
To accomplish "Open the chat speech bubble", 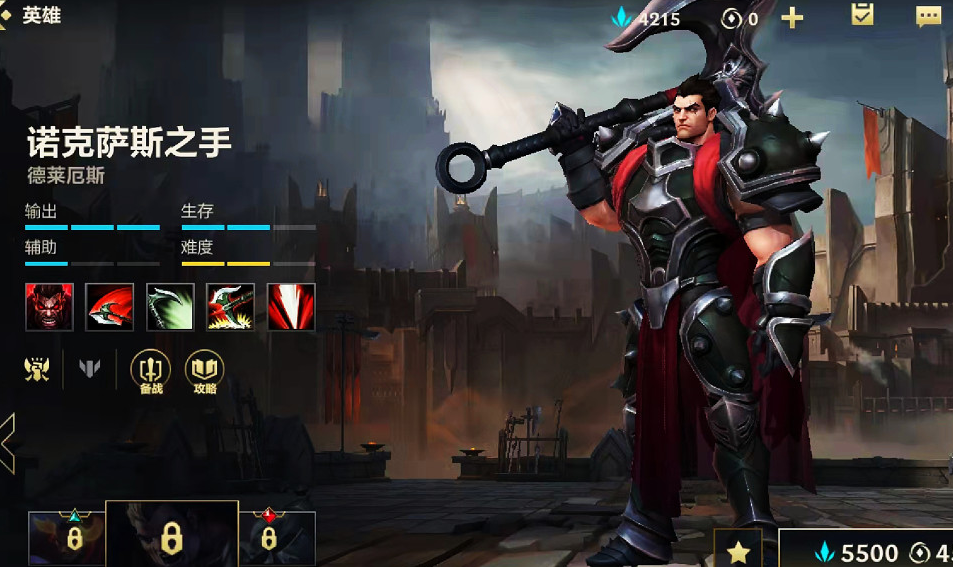I will [928, 15].
